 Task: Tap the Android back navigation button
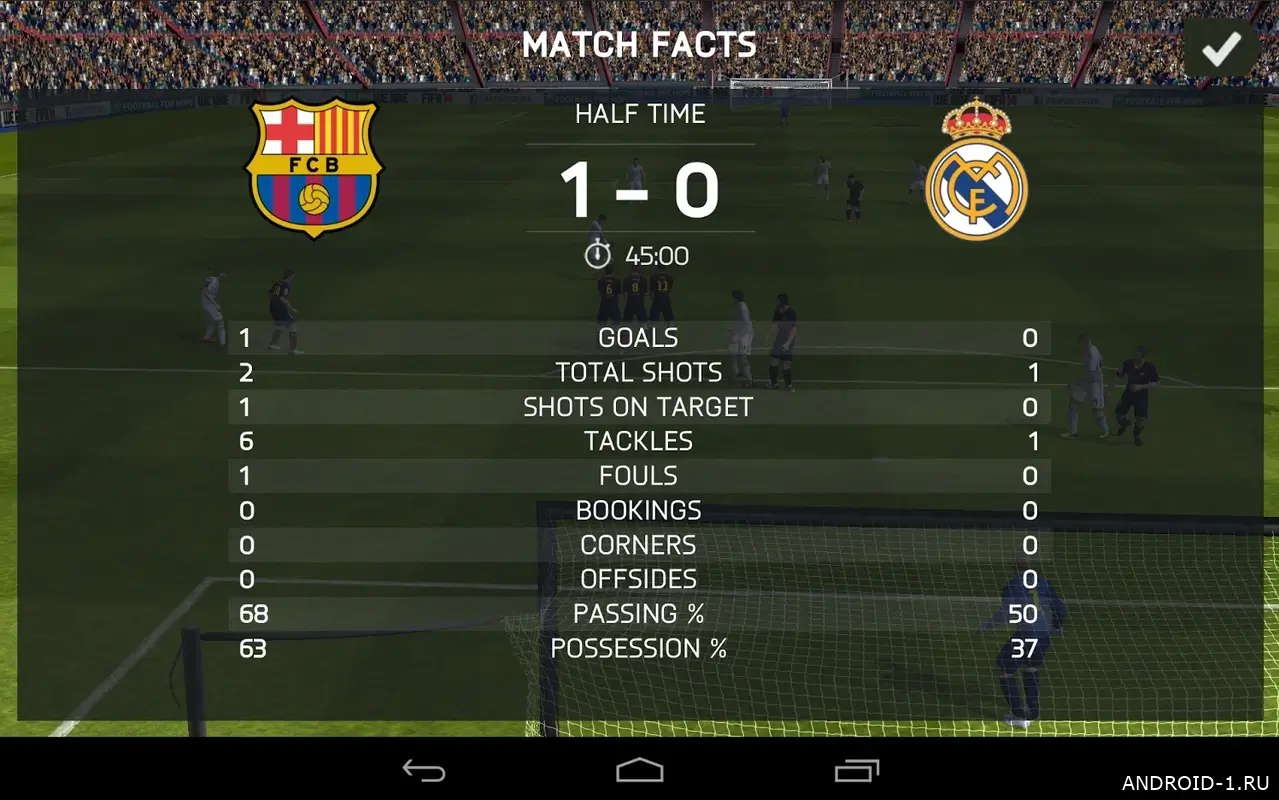[424, 770]
